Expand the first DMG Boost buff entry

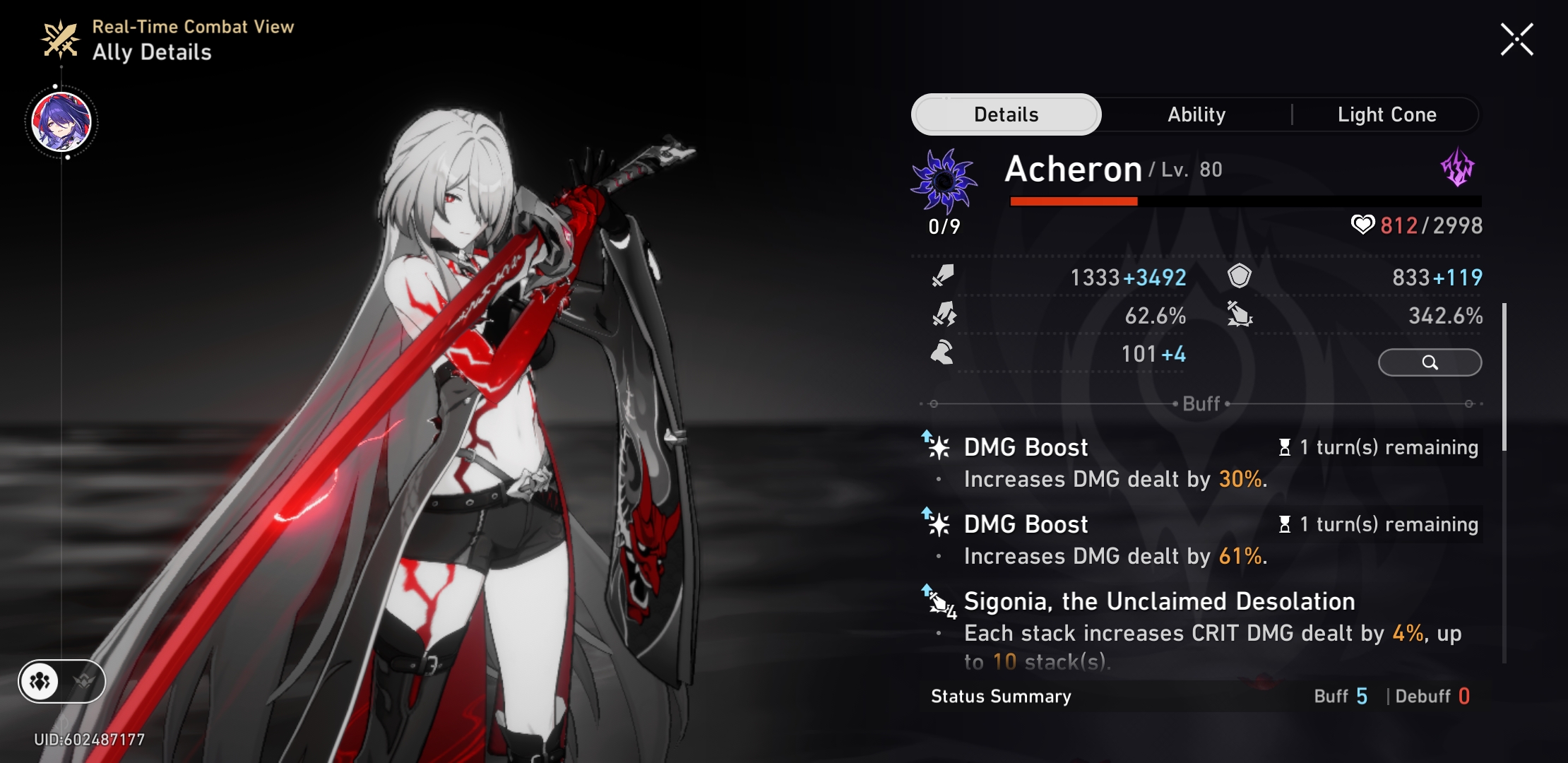point(1025,446)
